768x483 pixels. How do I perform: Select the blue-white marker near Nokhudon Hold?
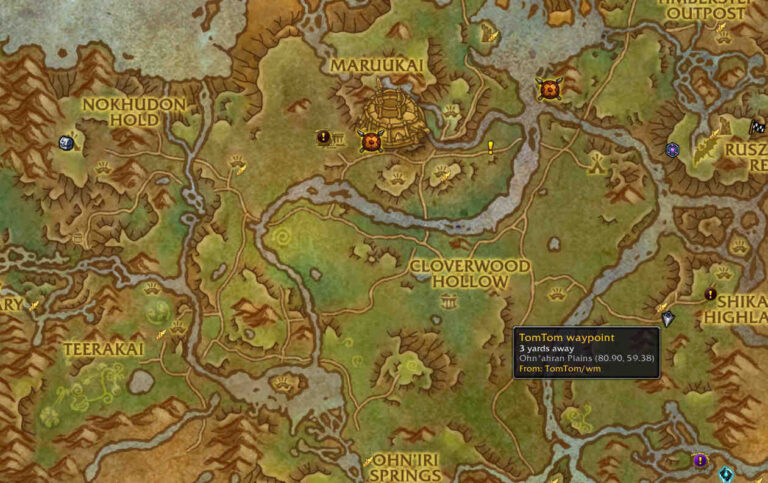[x=66, y=143]
